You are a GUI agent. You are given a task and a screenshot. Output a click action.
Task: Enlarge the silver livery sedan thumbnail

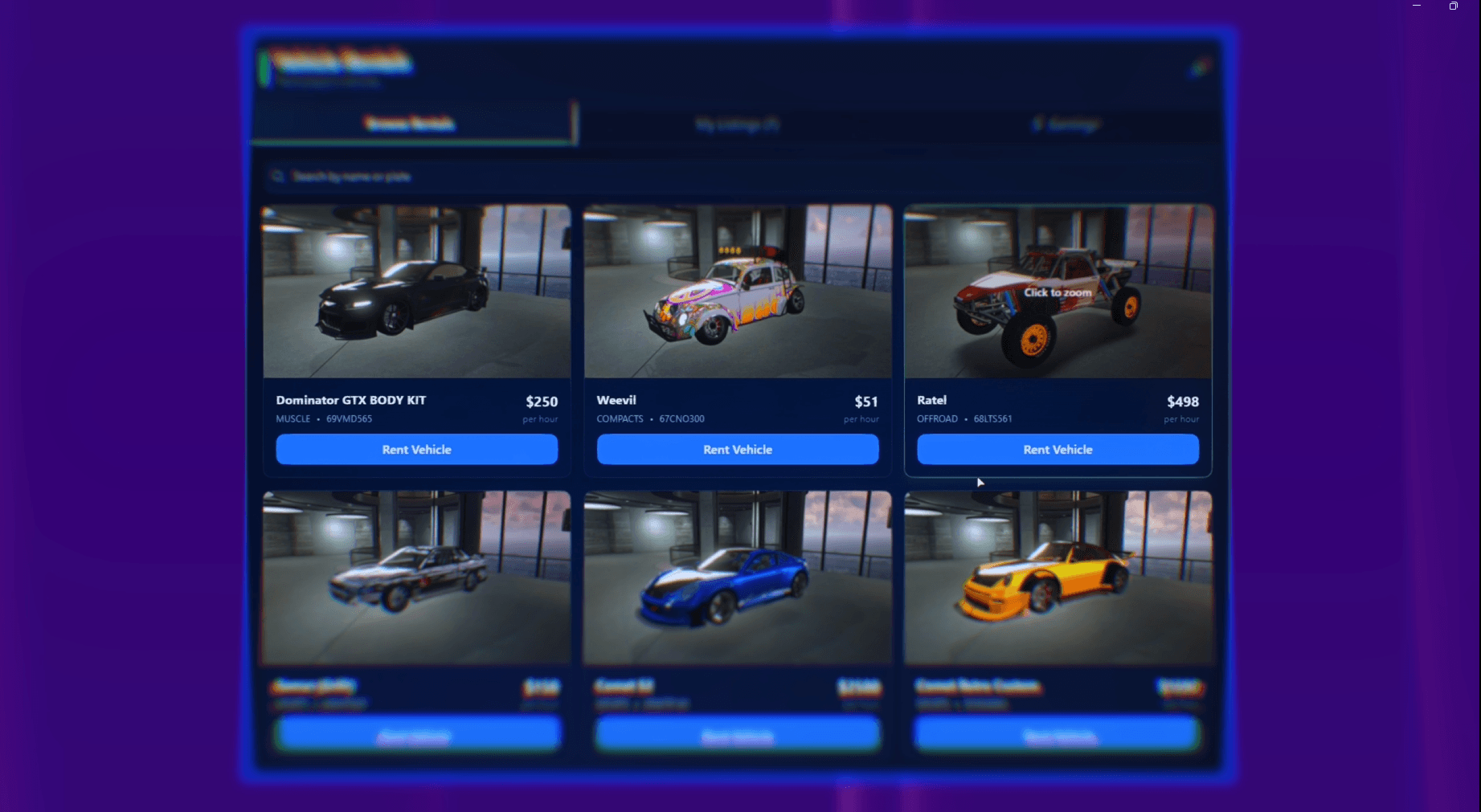pos(416,578)
